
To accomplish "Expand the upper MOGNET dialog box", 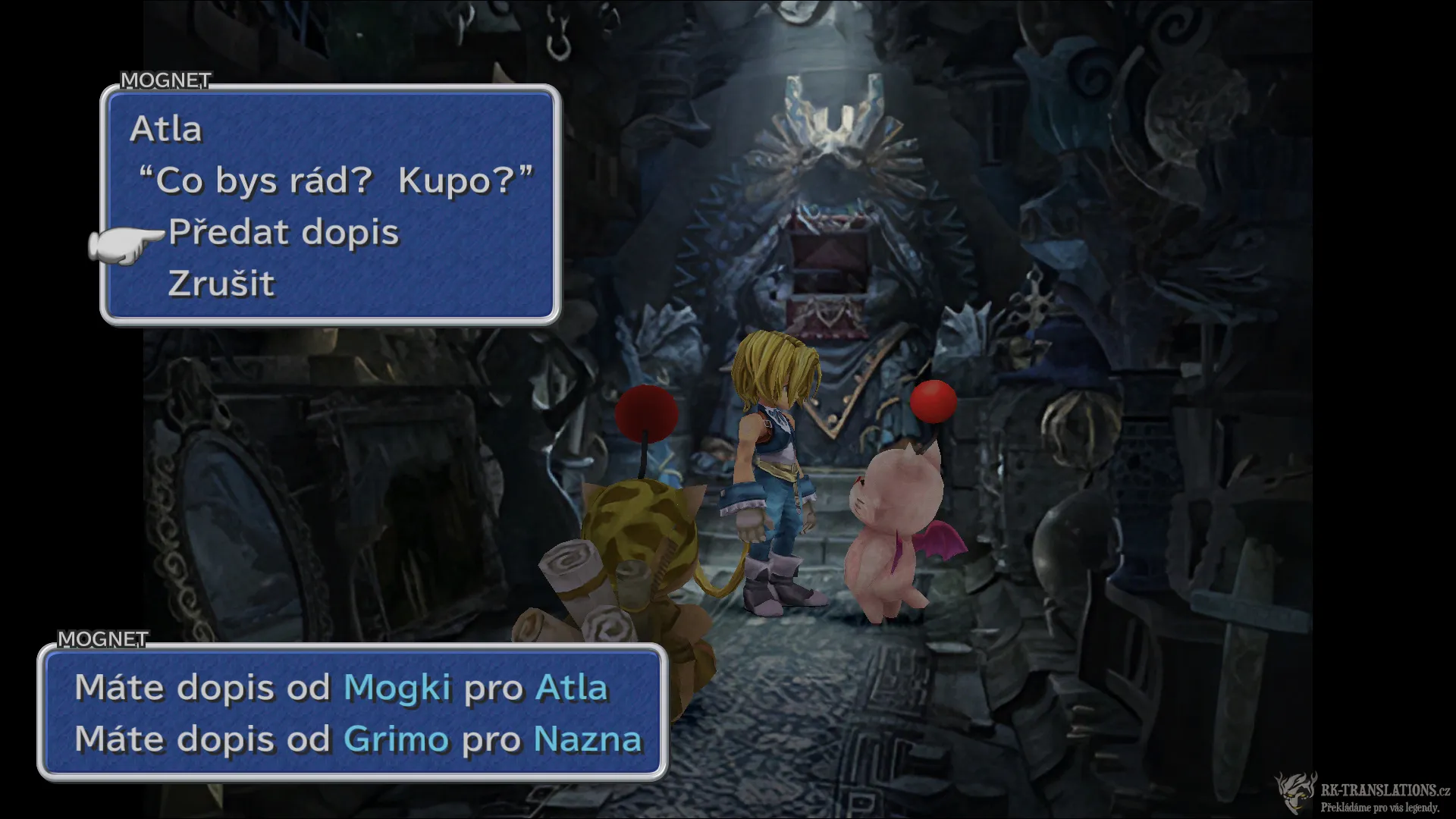I will [326, 205].
